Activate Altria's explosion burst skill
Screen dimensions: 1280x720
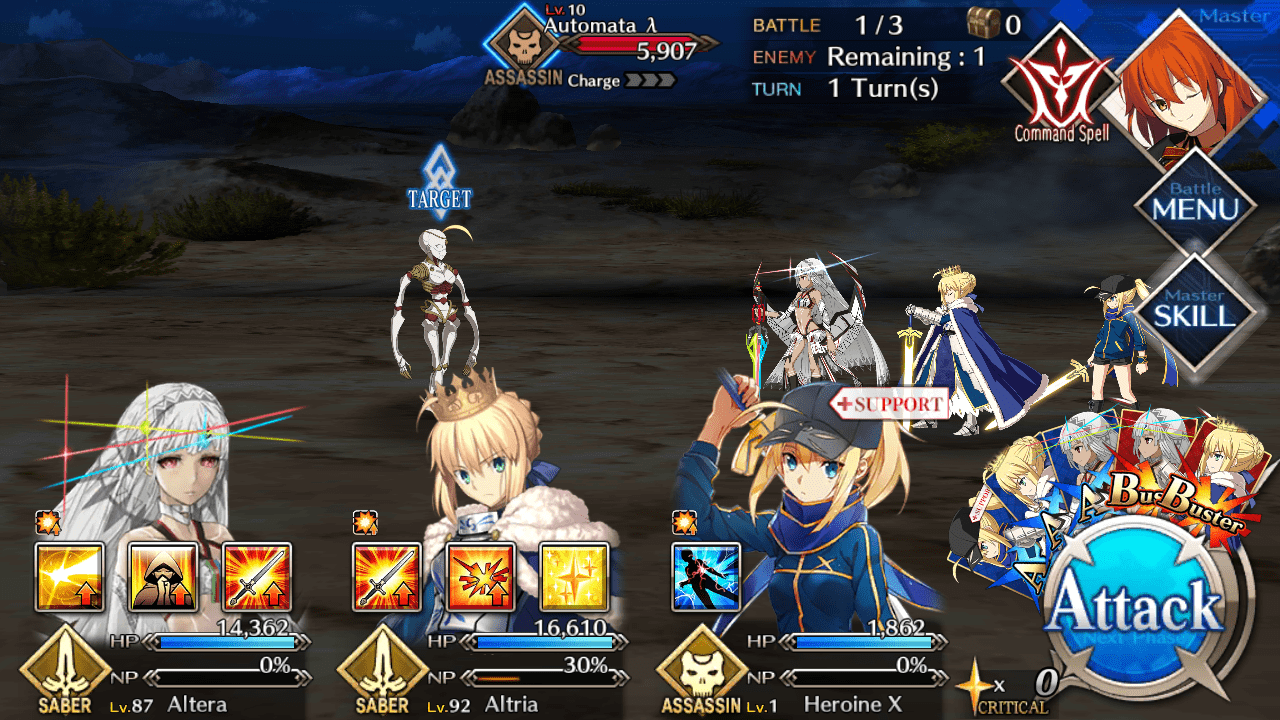481,577
